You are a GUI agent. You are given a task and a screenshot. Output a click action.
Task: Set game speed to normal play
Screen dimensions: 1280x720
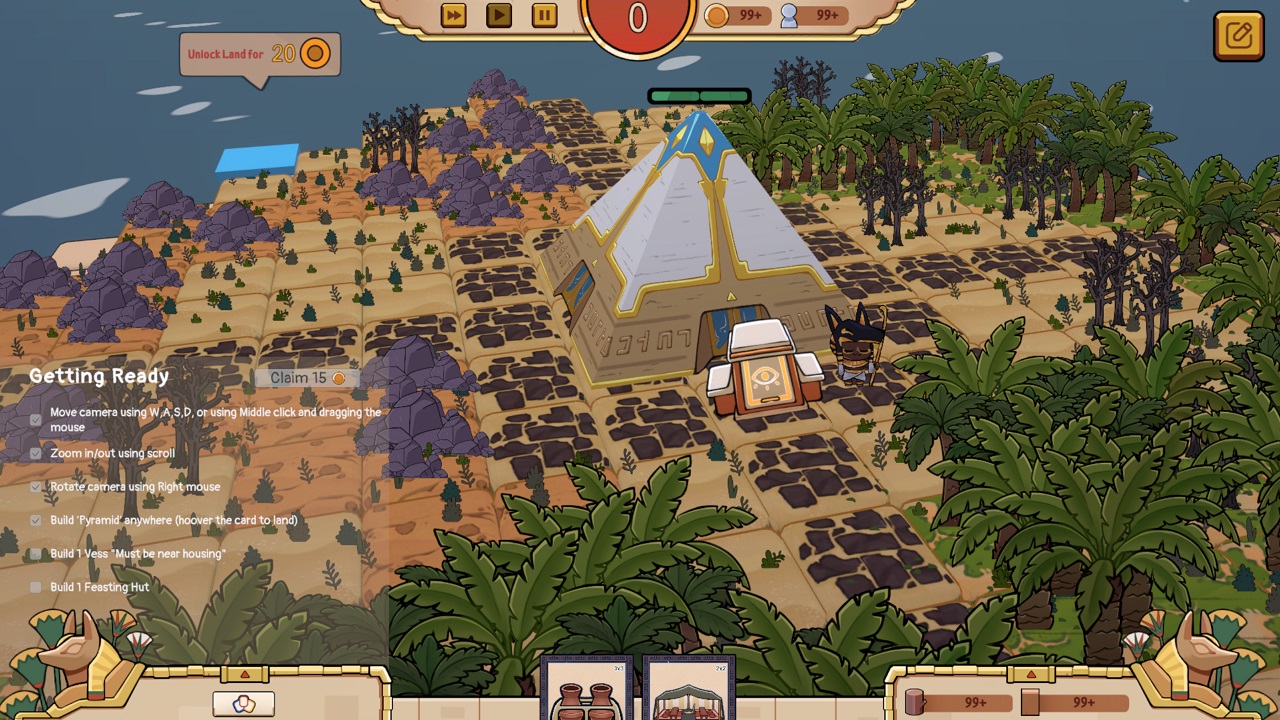498,15
